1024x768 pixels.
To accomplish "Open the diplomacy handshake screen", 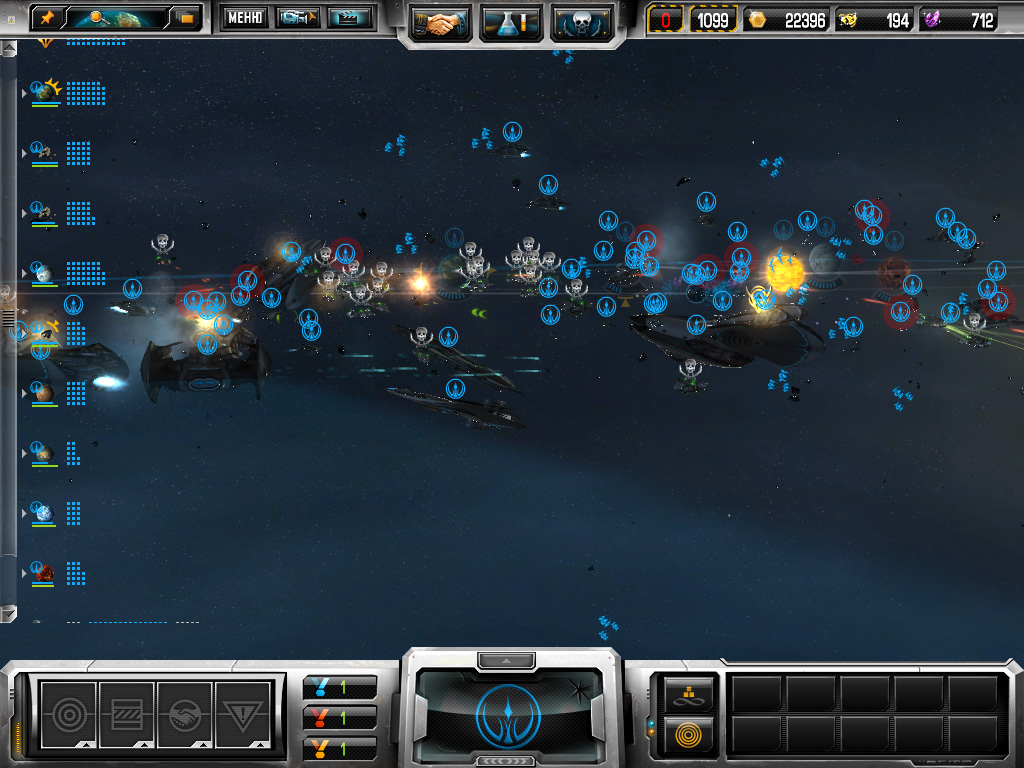I will [440, 22].
